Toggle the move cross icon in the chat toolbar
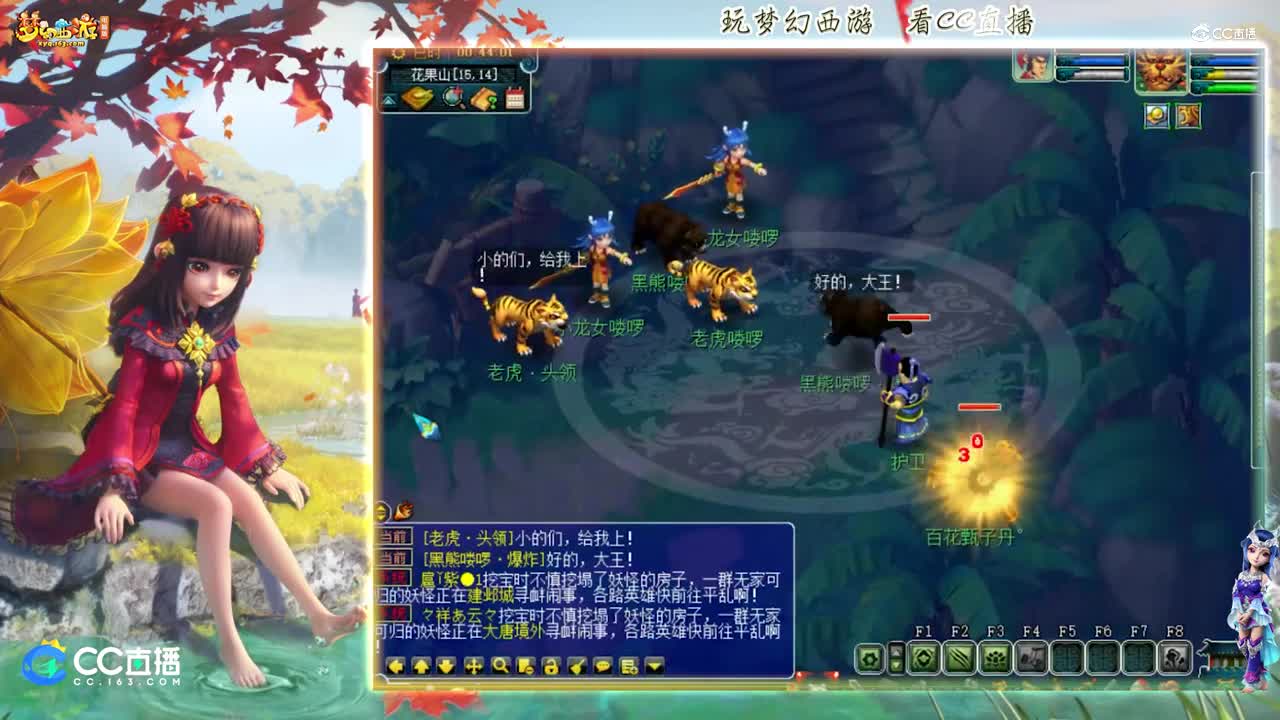This screenshot has width=1280, height=720. [475, 666]
